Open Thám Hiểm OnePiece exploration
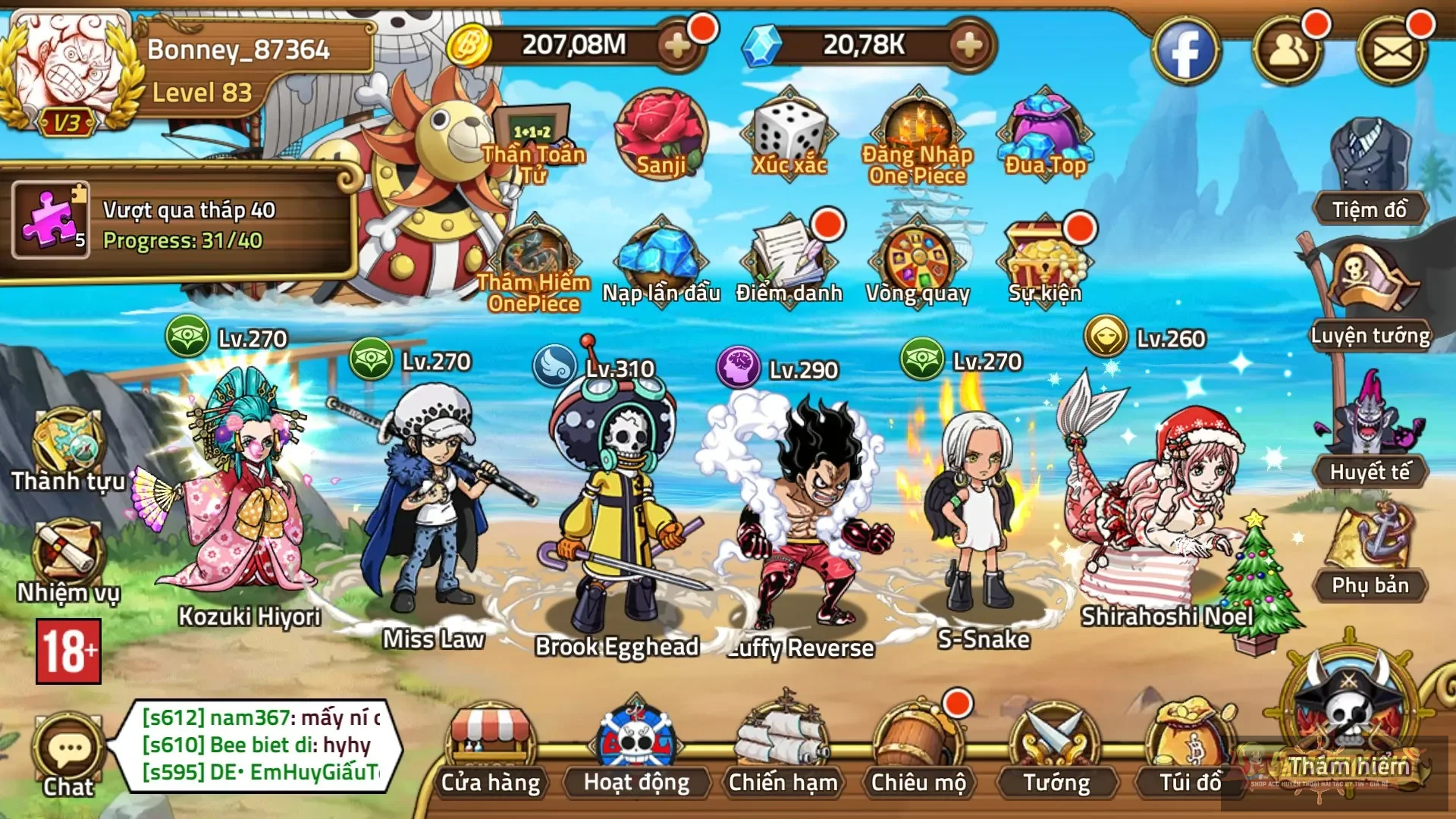 coord(535,250)
